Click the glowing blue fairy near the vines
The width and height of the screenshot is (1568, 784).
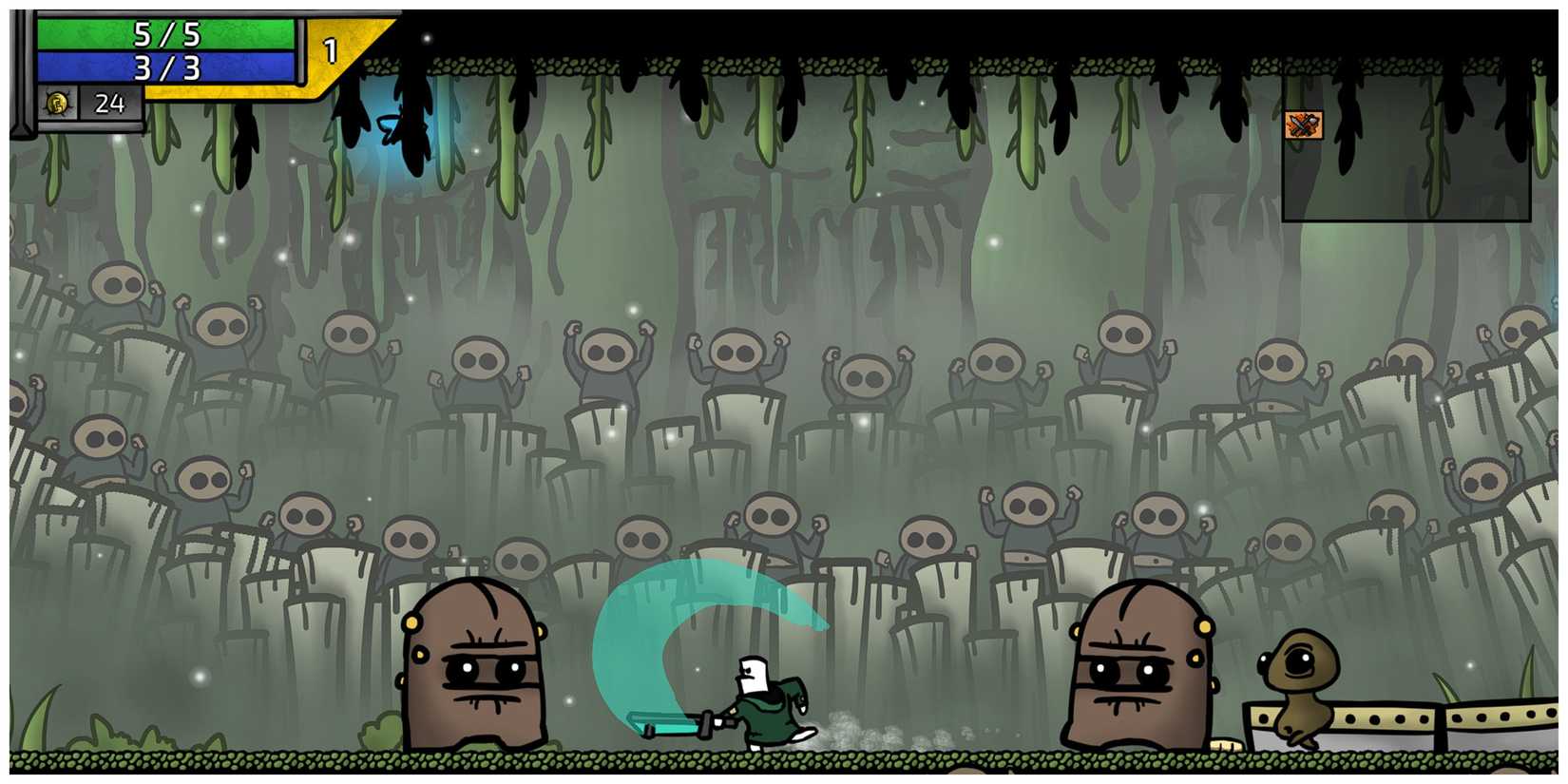392,128
